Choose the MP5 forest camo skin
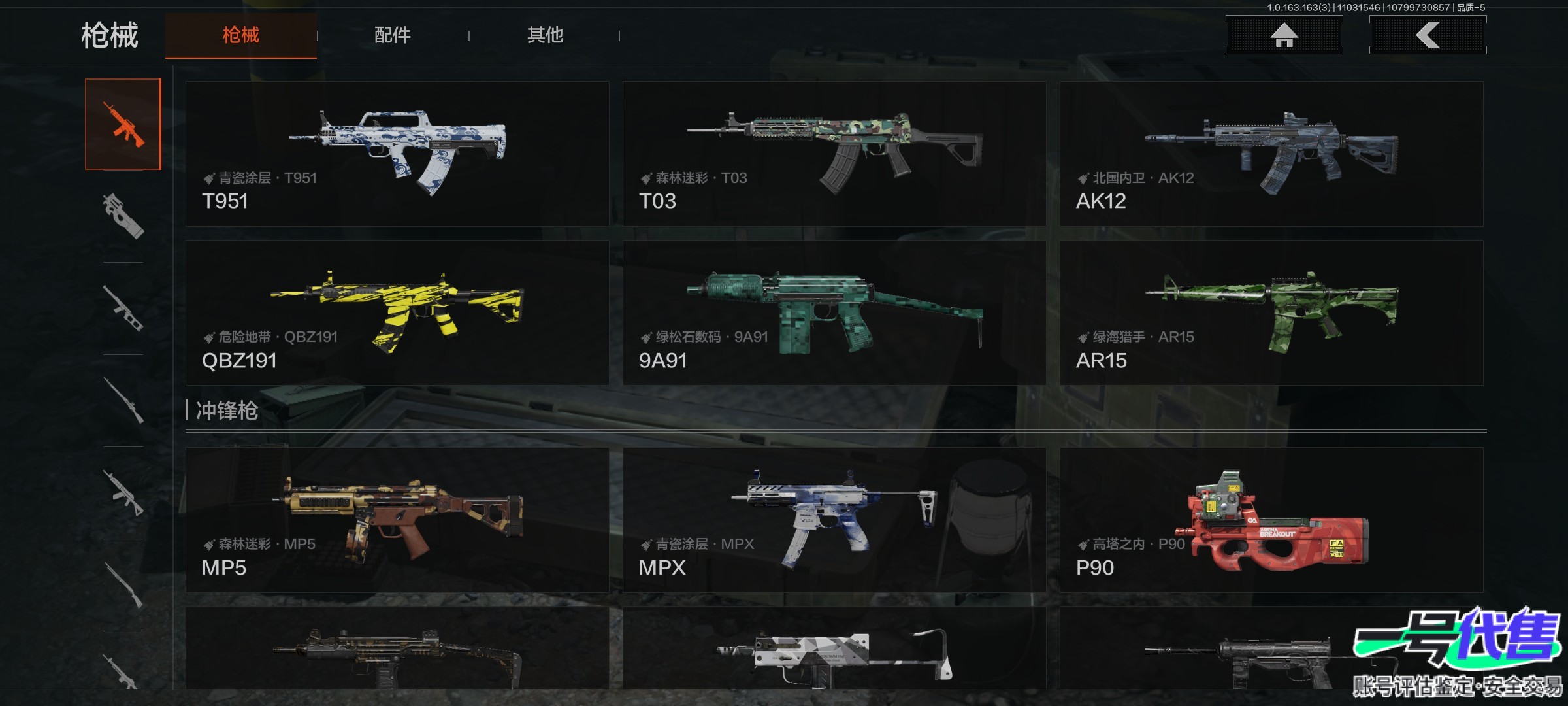The image size is (1568, 706). 397,520
